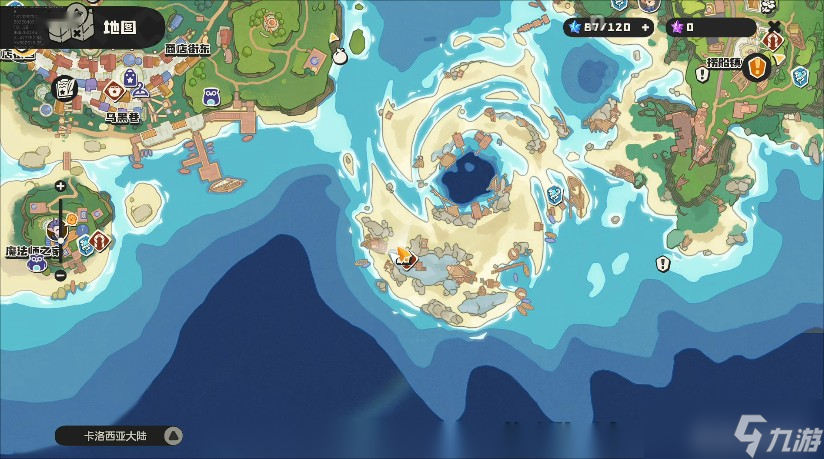Select the orange player location arrow marker
Image resolution: width=824 pixels, height=459 pixels.
pyautogui.click(x=404, y=257)
